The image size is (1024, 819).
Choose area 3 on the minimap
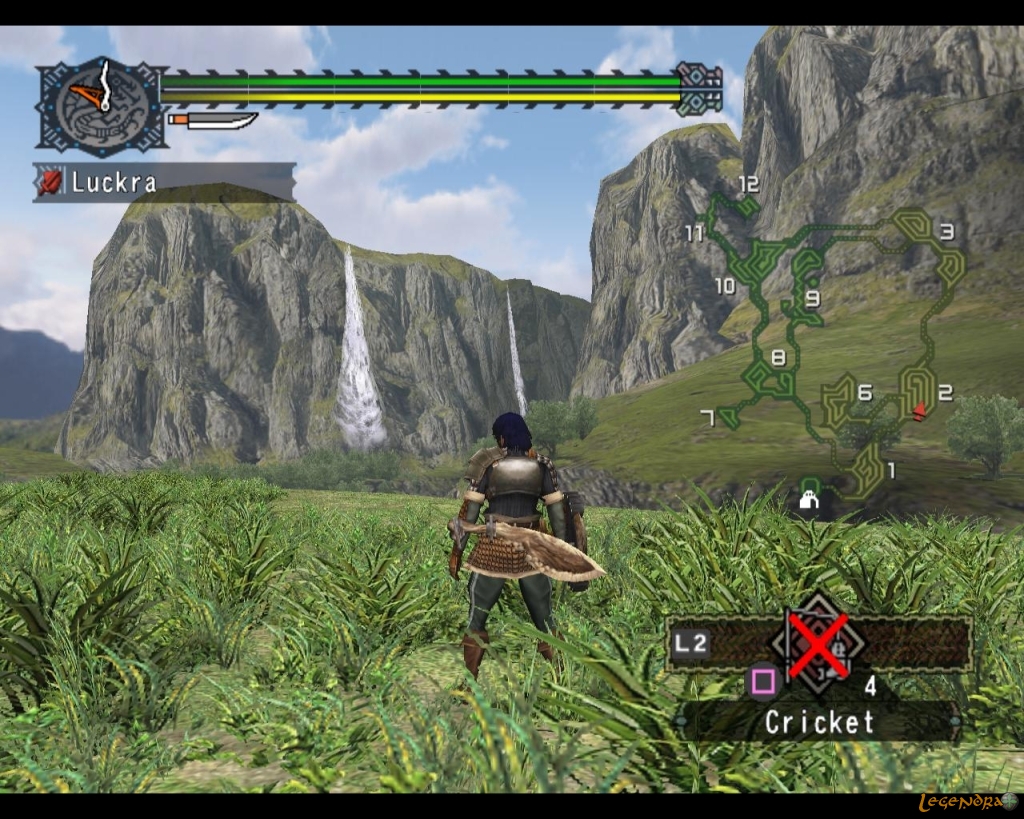click(946, 233)
